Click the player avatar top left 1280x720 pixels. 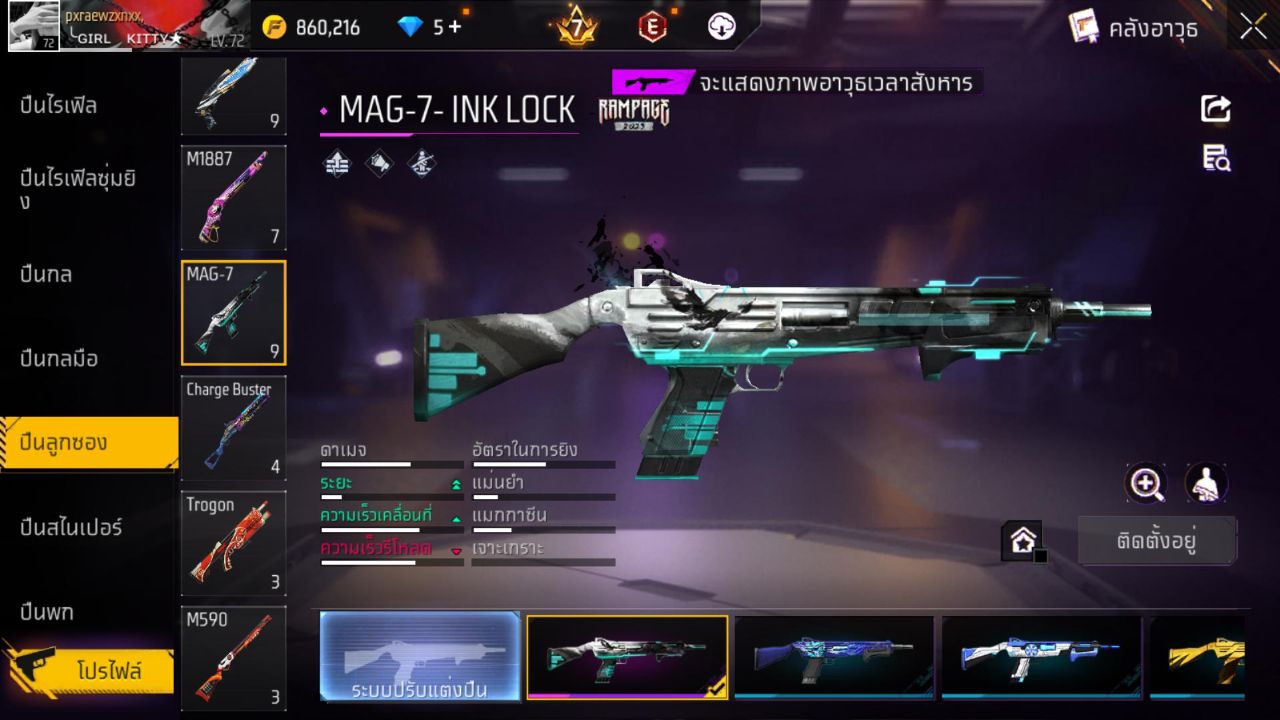(32, 25)
